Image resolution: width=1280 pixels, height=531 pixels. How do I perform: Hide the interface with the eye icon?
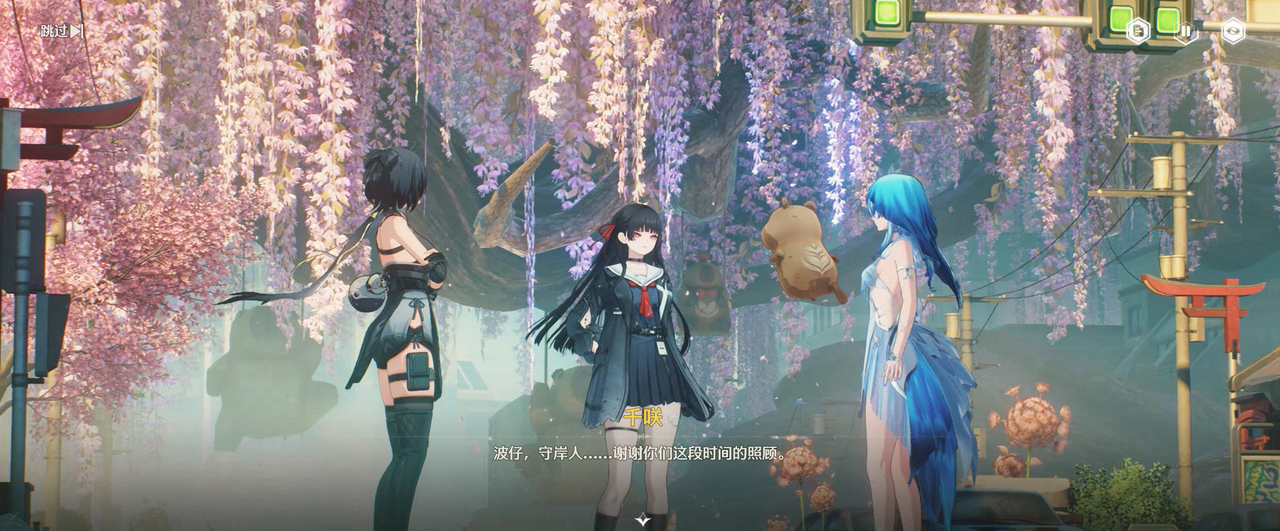[x=1233, y=30]
